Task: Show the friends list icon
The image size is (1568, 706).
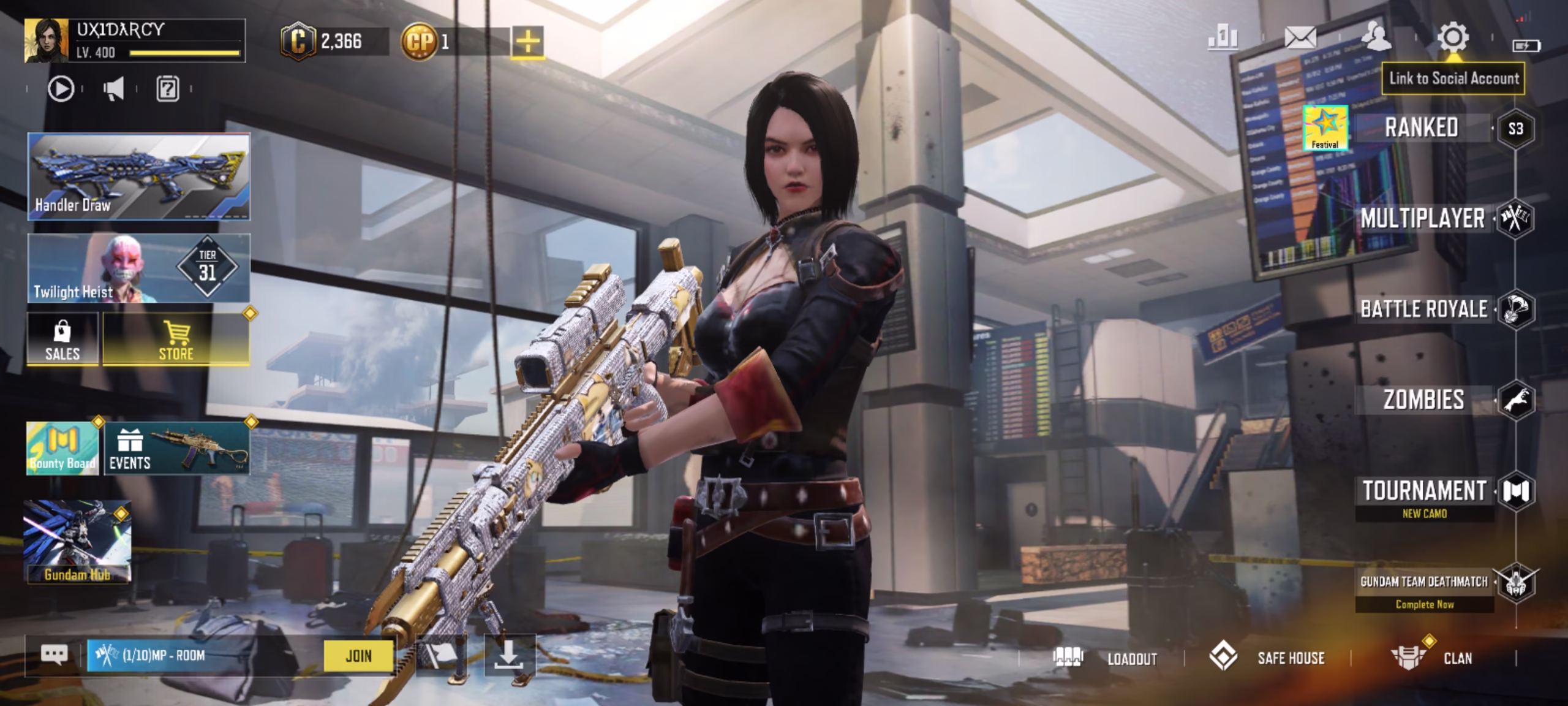Action: click(x=1376, y=37)
